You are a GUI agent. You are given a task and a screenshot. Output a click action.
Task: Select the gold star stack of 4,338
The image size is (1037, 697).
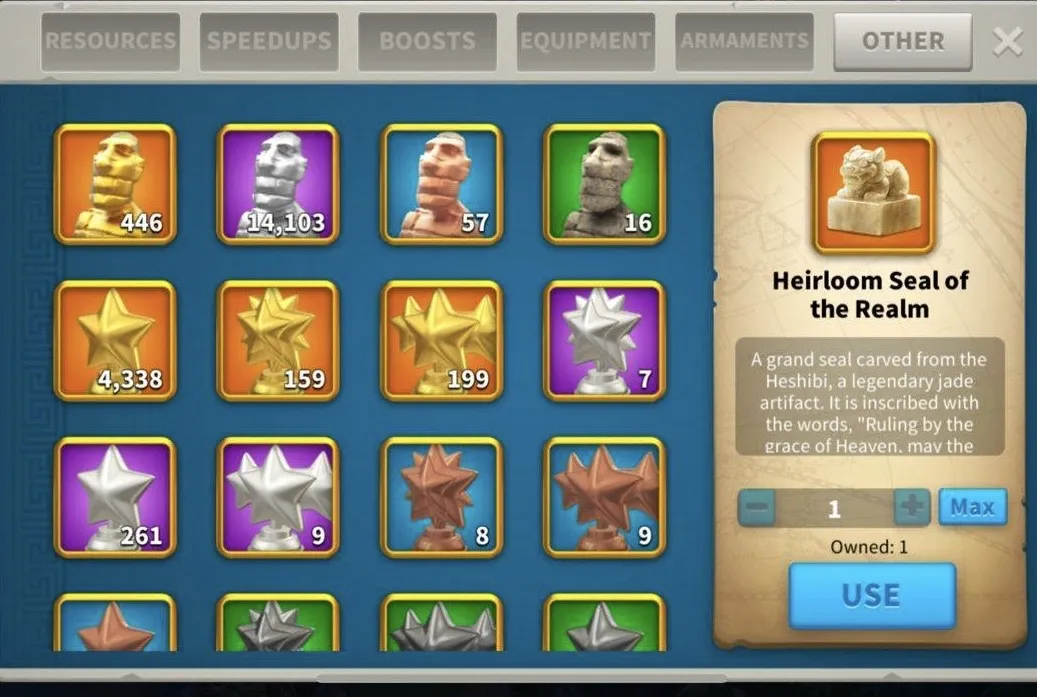pyautogui.click(x=114, y=341)
